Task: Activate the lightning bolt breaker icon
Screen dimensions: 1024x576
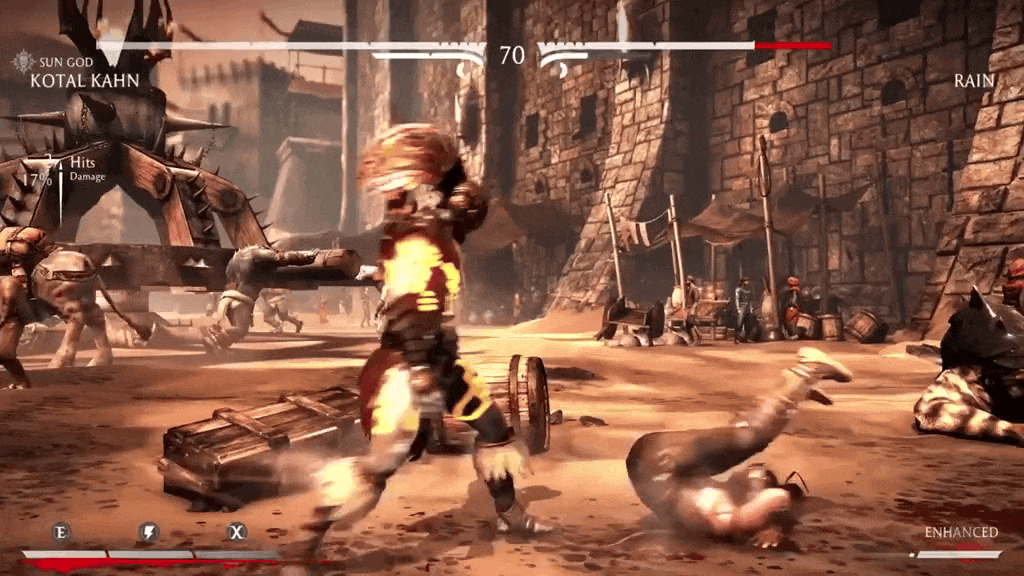Action: click(149, 532)
